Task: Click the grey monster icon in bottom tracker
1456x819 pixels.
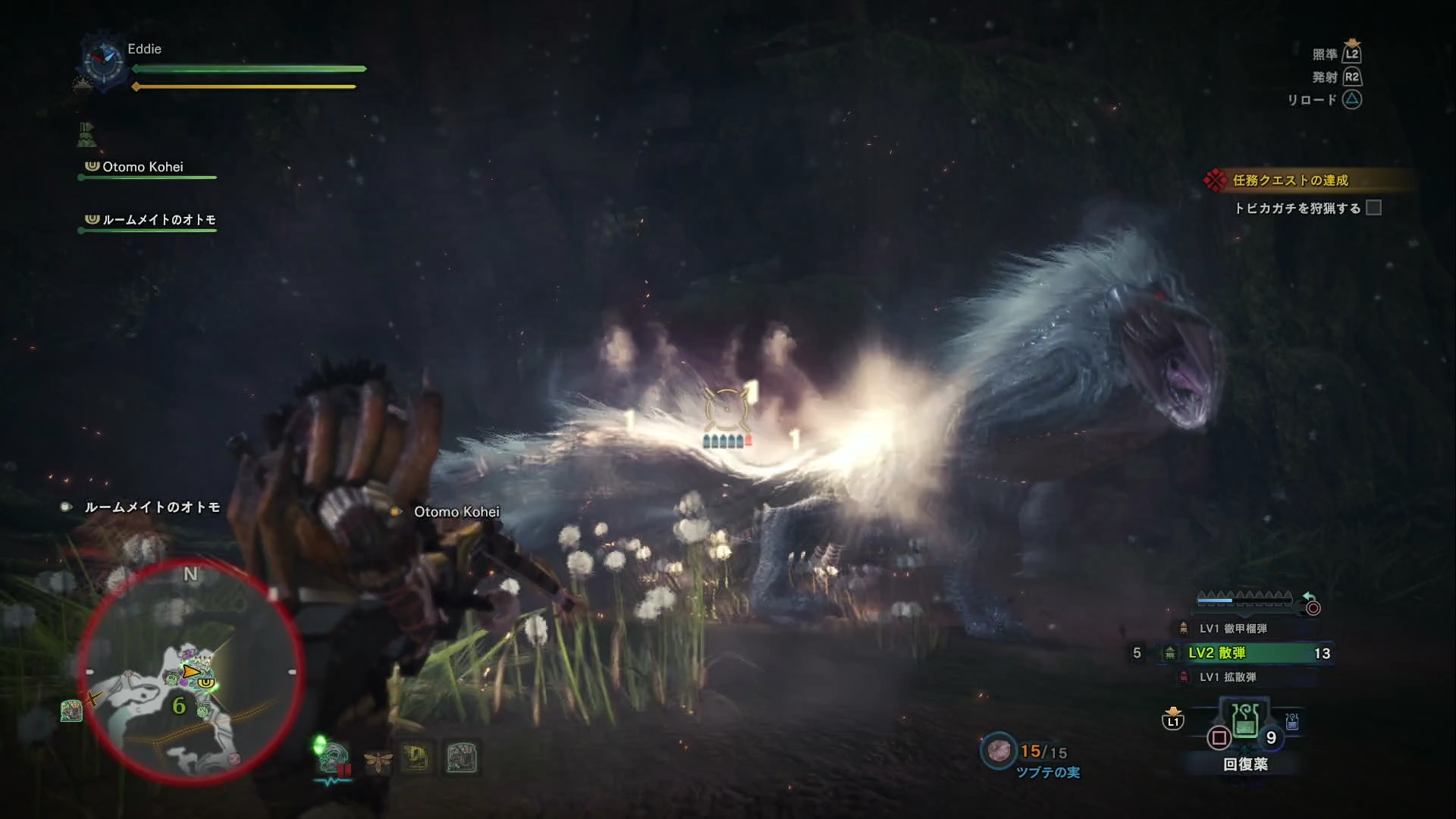Action: 461,758
